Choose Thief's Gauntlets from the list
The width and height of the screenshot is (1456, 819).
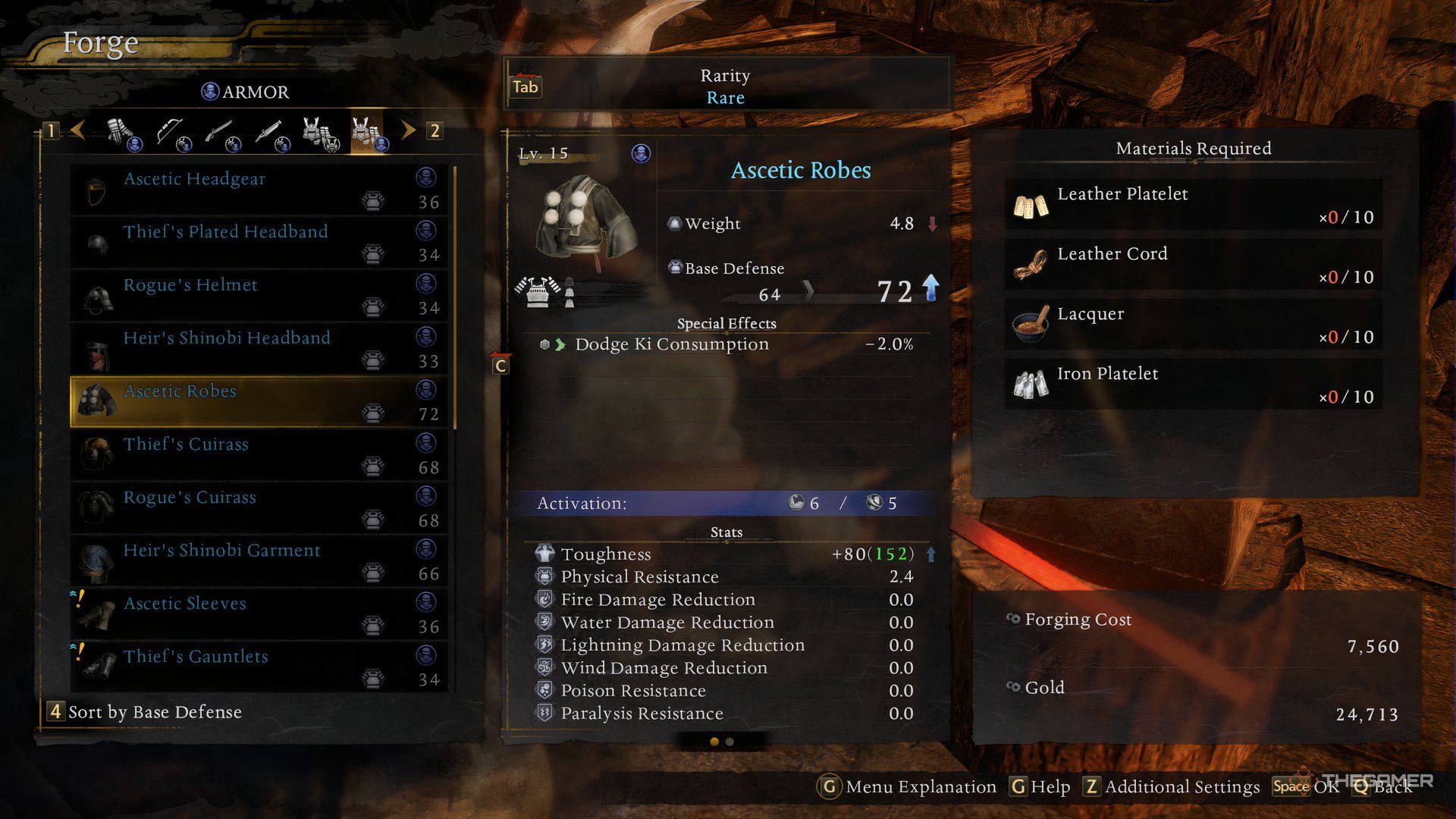(258, 667)
